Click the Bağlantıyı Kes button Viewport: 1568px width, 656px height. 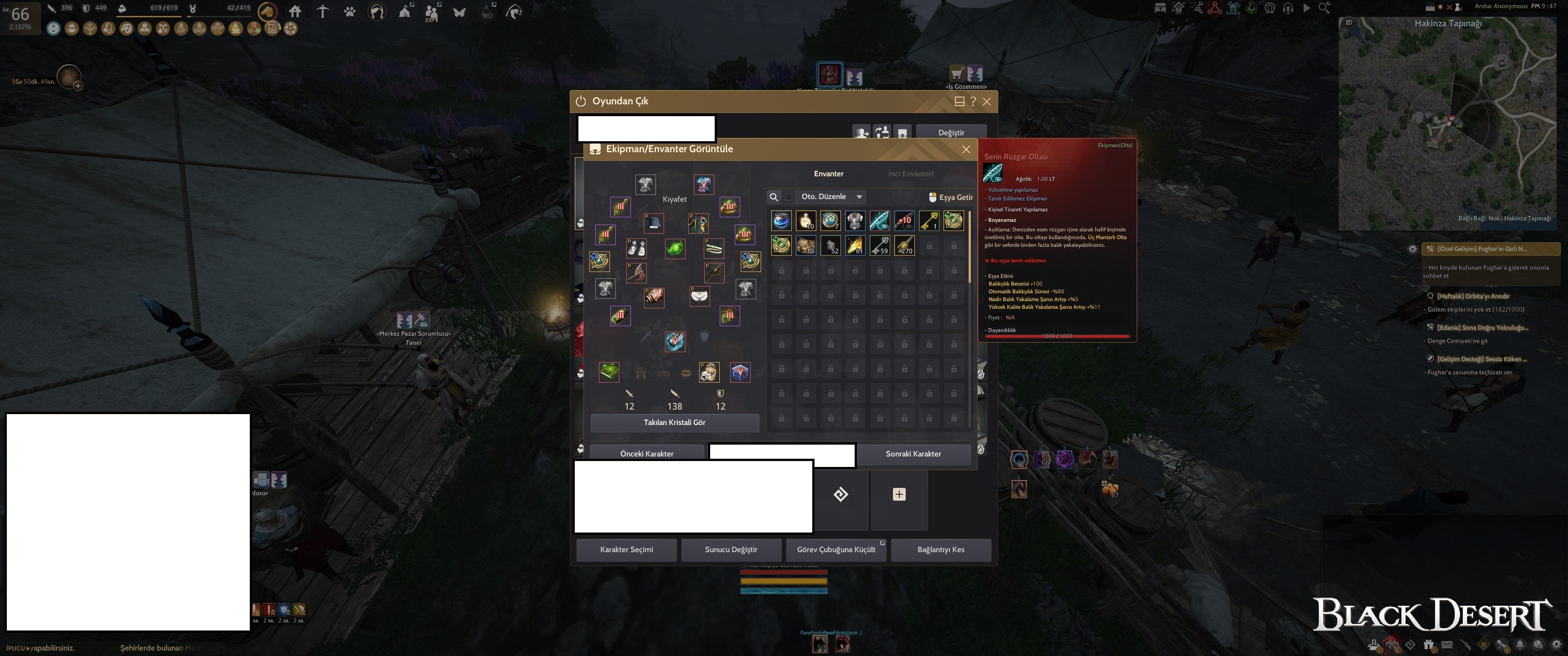(940, 549)
